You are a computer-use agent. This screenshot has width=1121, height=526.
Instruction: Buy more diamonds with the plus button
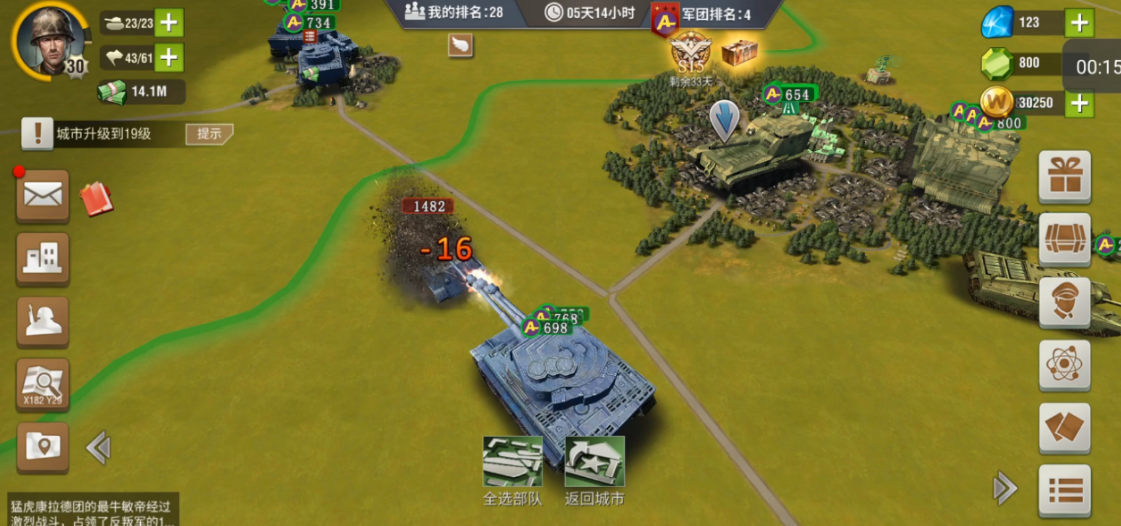pos(1079,22)
